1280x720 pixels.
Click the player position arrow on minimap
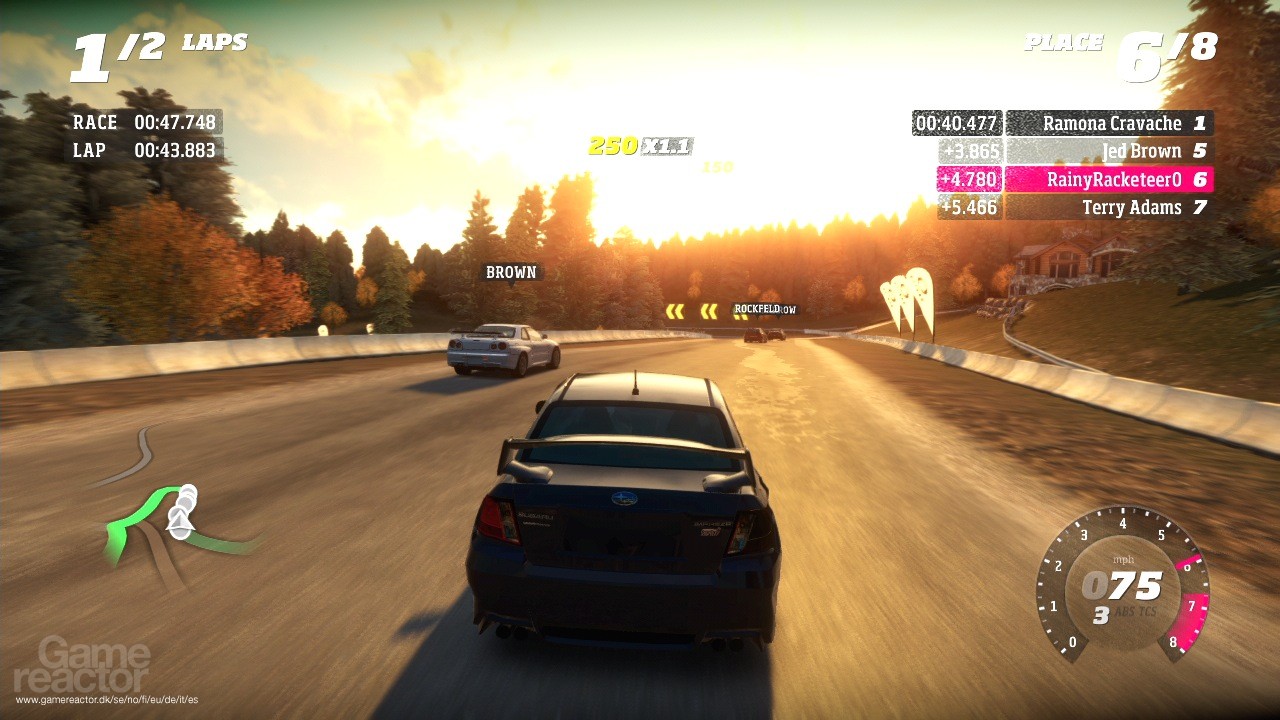(x=180, y=518)
